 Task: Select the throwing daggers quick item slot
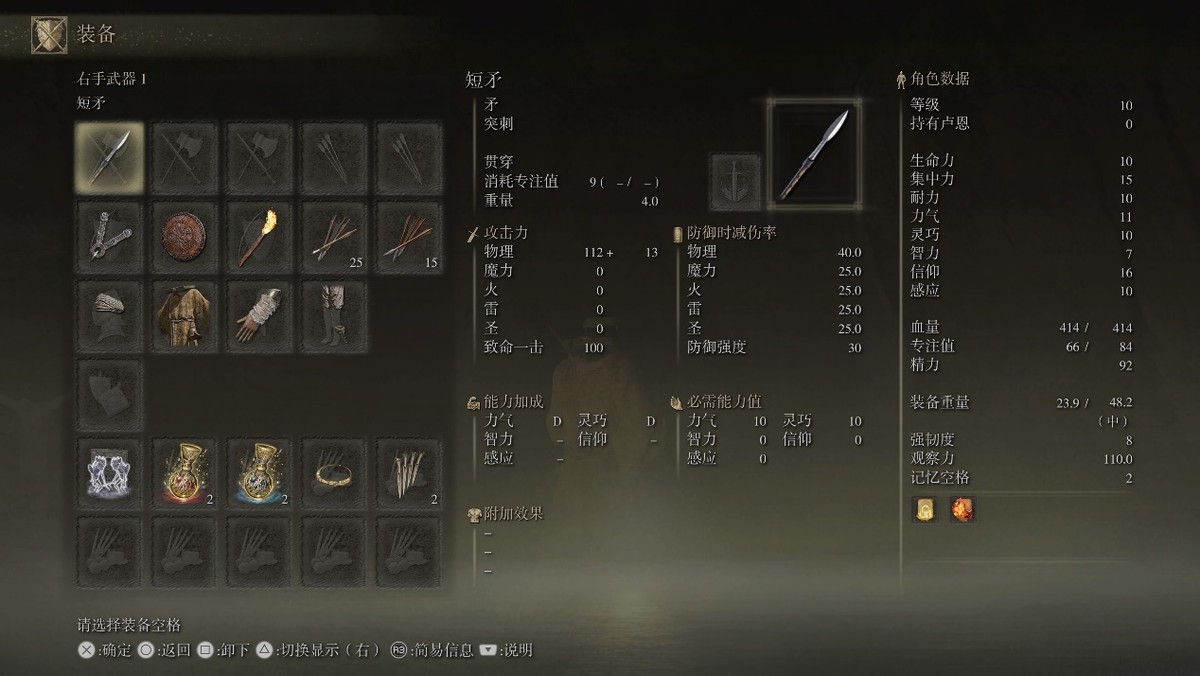(409, 472)
